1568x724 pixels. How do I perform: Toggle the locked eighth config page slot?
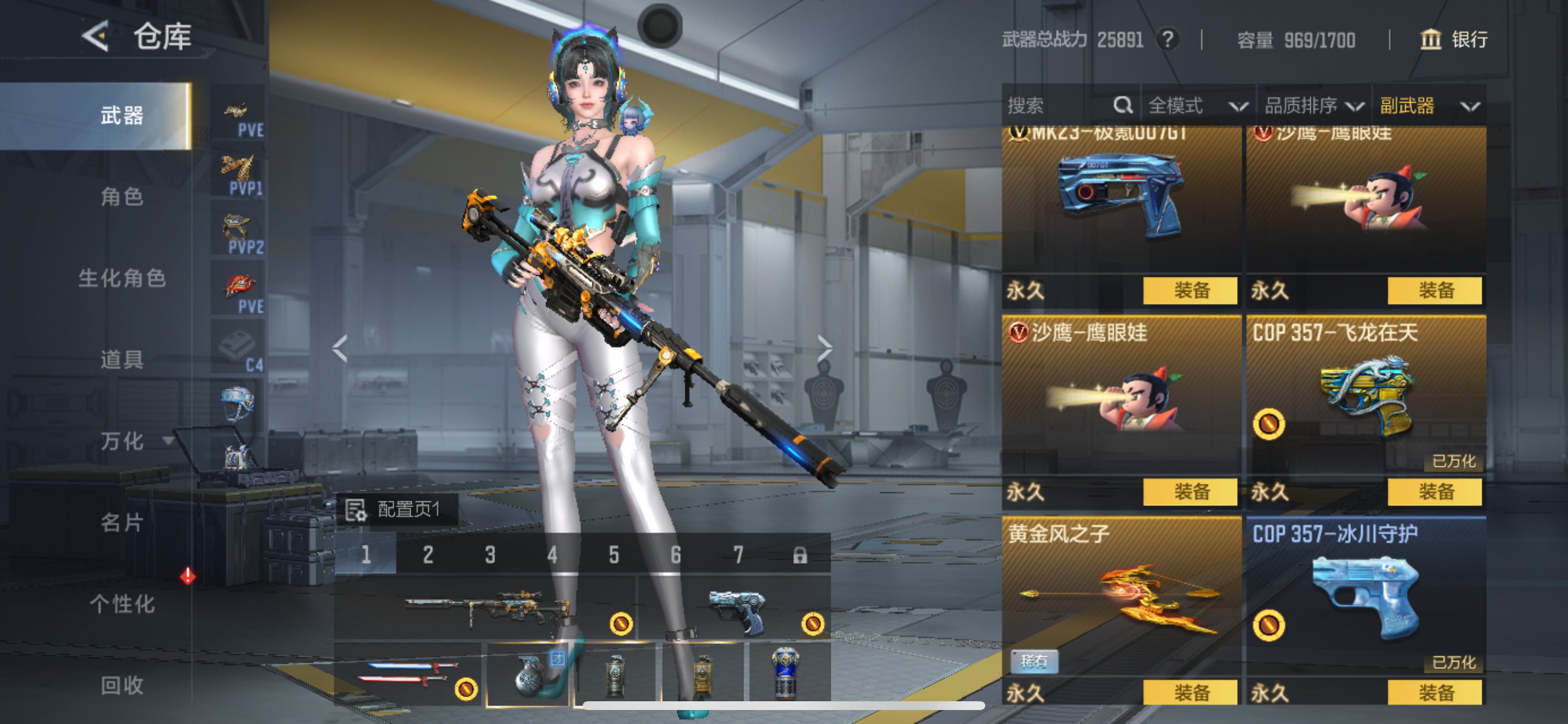click(802, 554)
